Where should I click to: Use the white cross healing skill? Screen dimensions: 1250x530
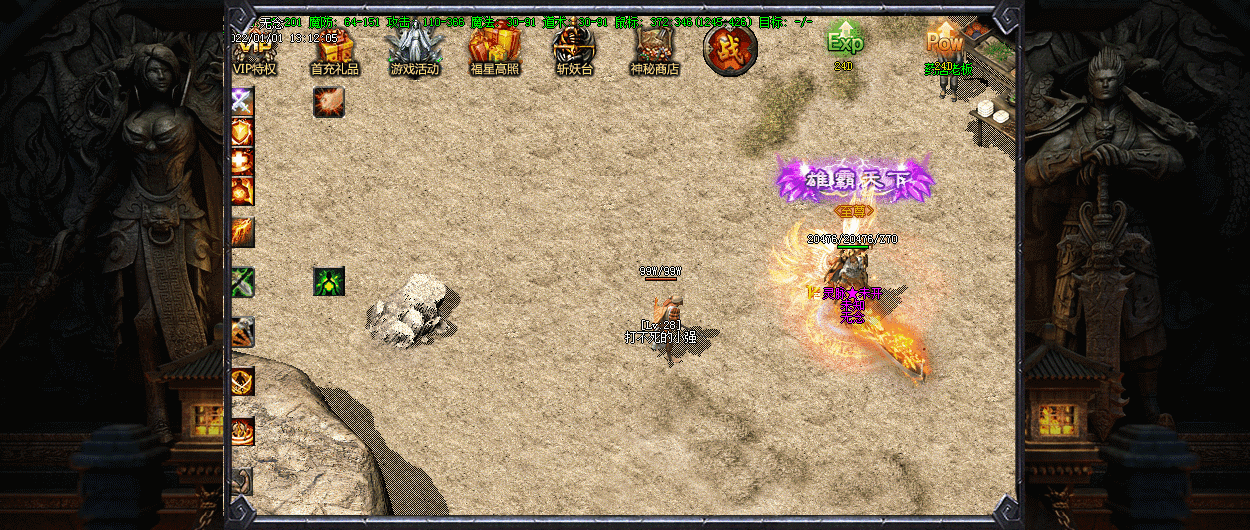243,162
